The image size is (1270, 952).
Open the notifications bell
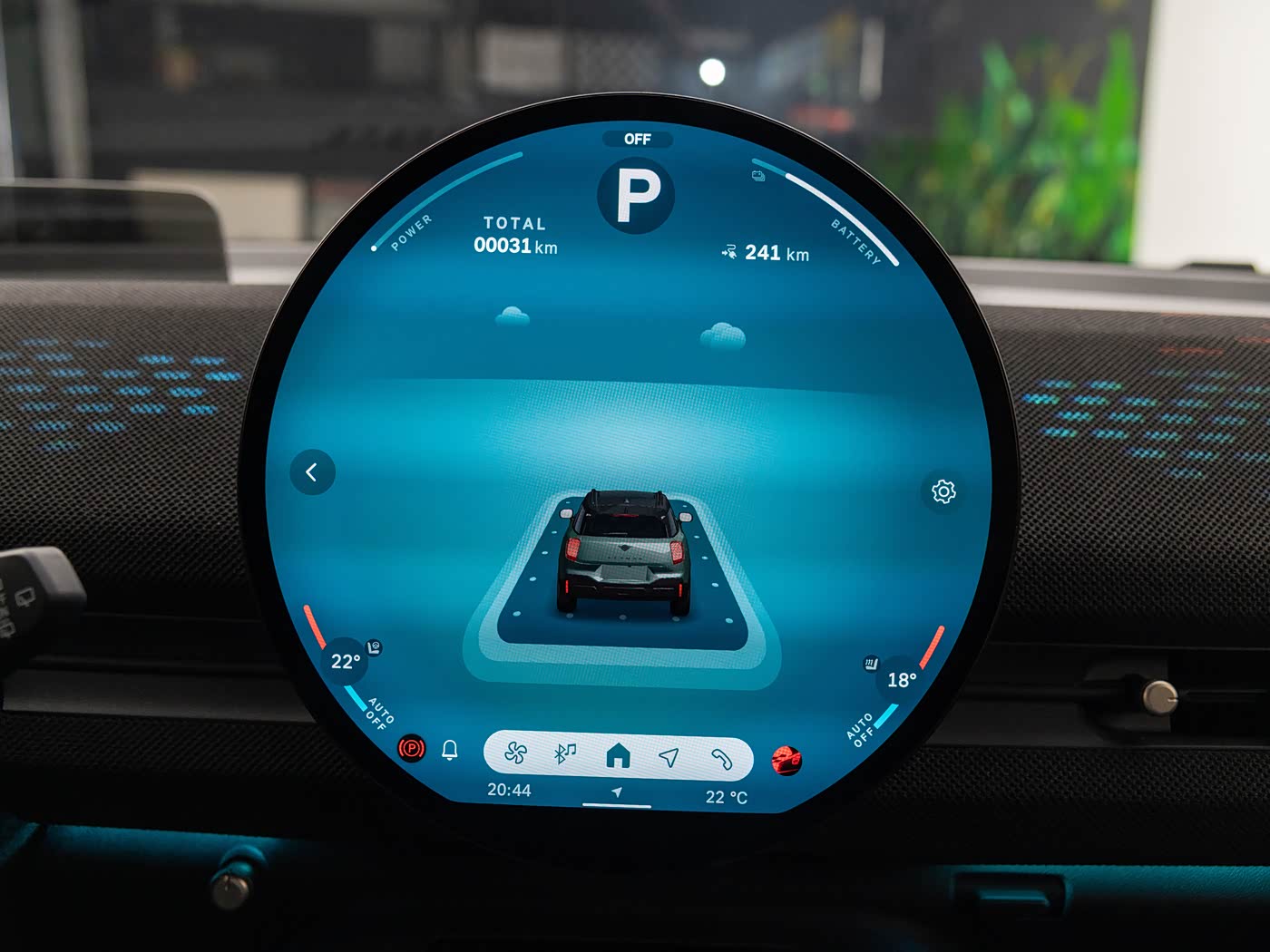click(x=450, y=750)
